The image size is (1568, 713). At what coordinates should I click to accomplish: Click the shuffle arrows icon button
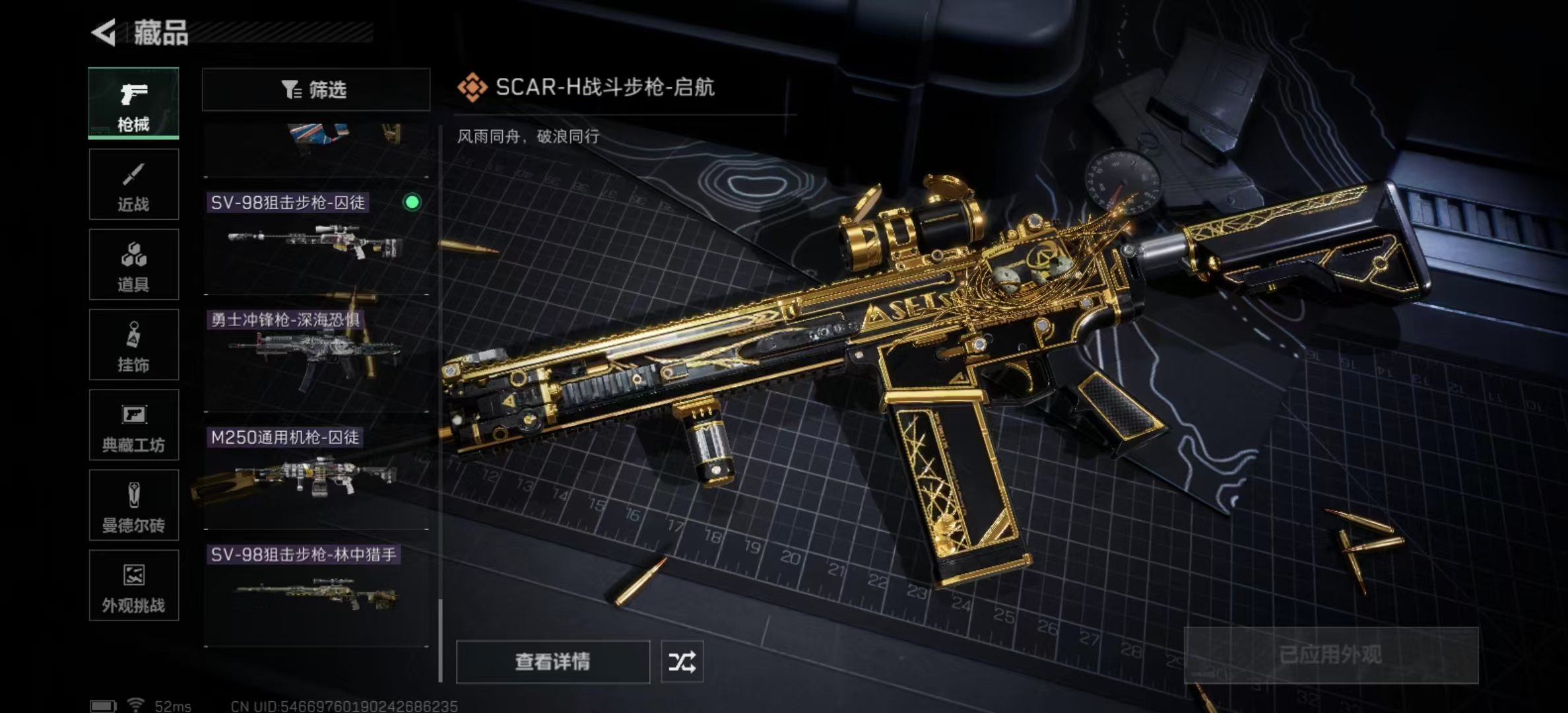(682, 662)
